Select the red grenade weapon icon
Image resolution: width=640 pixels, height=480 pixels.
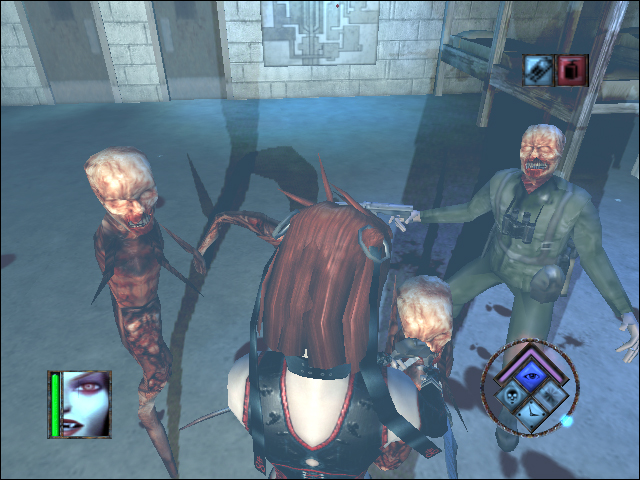coord(573,69)
